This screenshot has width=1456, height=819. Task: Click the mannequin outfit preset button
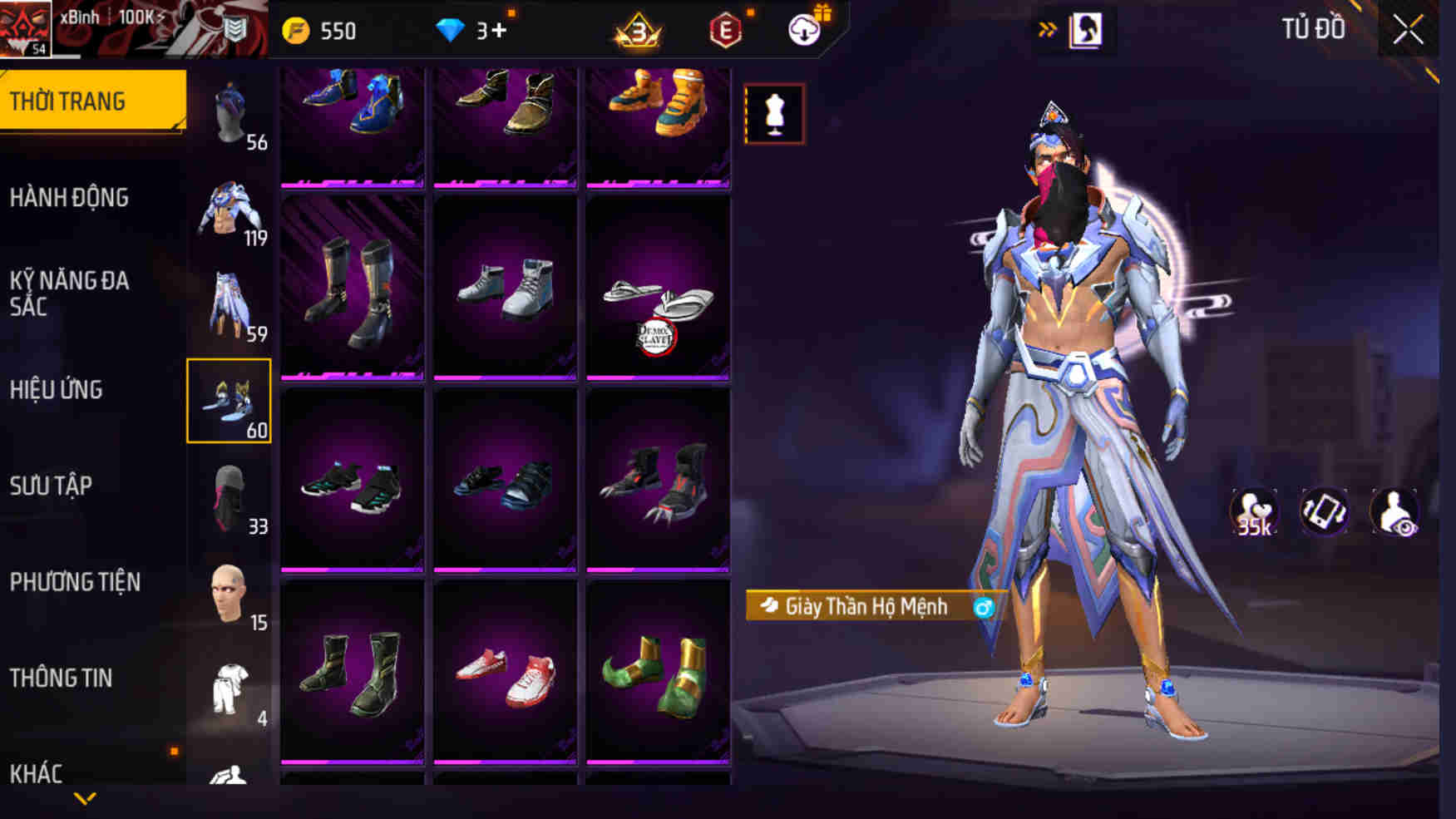pyautogui.click(x=774, y=114)
